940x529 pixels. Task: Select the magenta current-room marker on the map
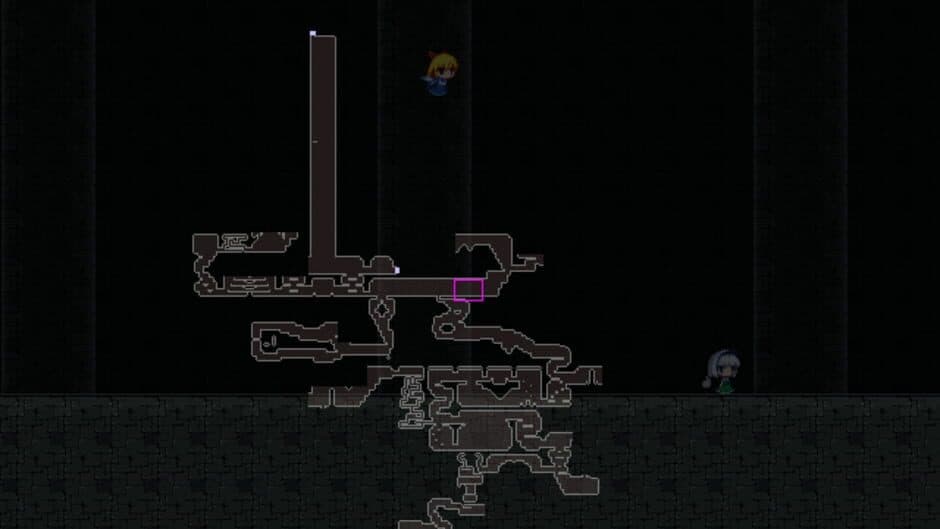coord(468,290)
